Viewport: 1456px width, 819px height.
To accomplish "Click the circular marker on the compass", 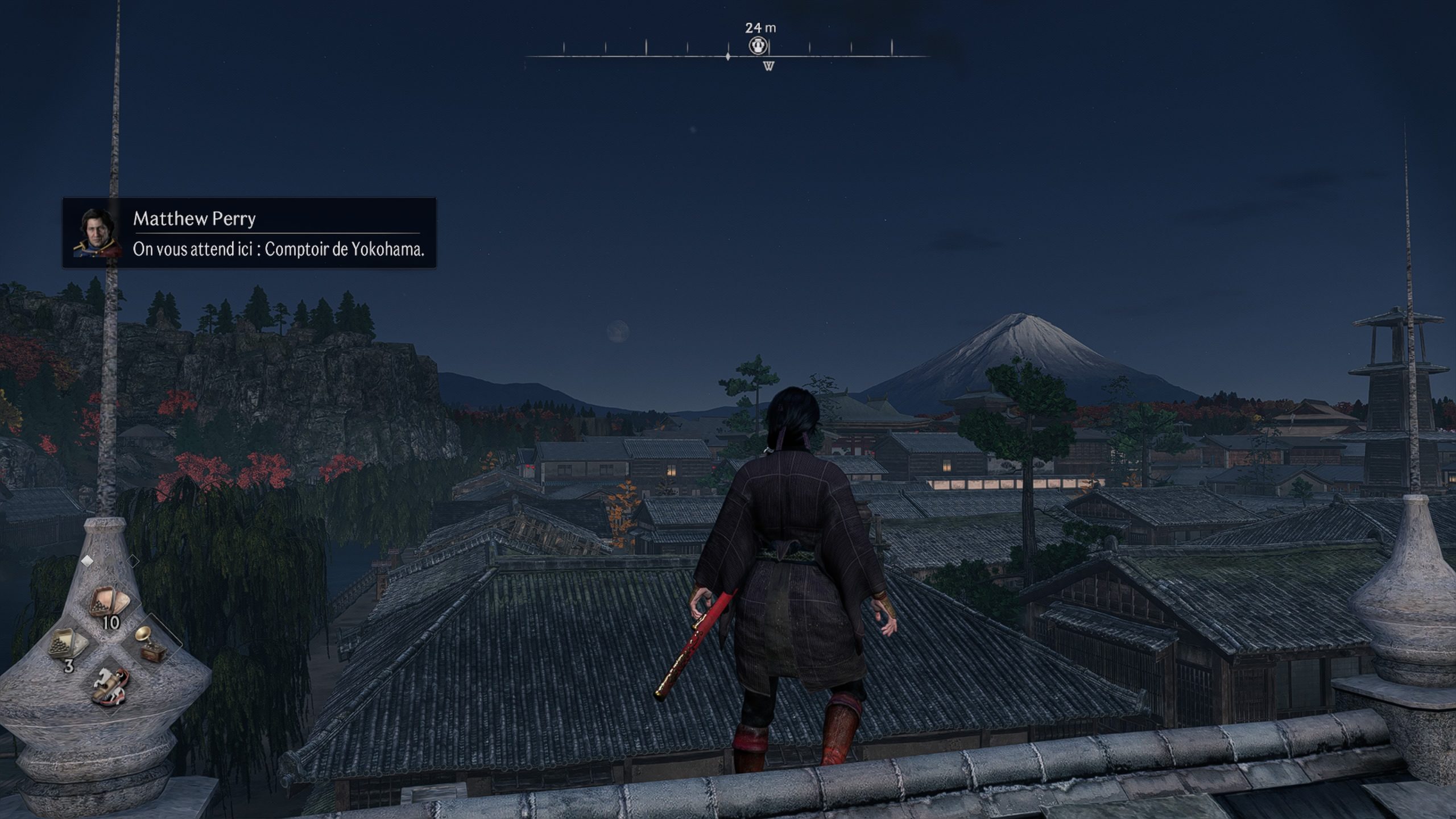I will click(x=758, y=46).
